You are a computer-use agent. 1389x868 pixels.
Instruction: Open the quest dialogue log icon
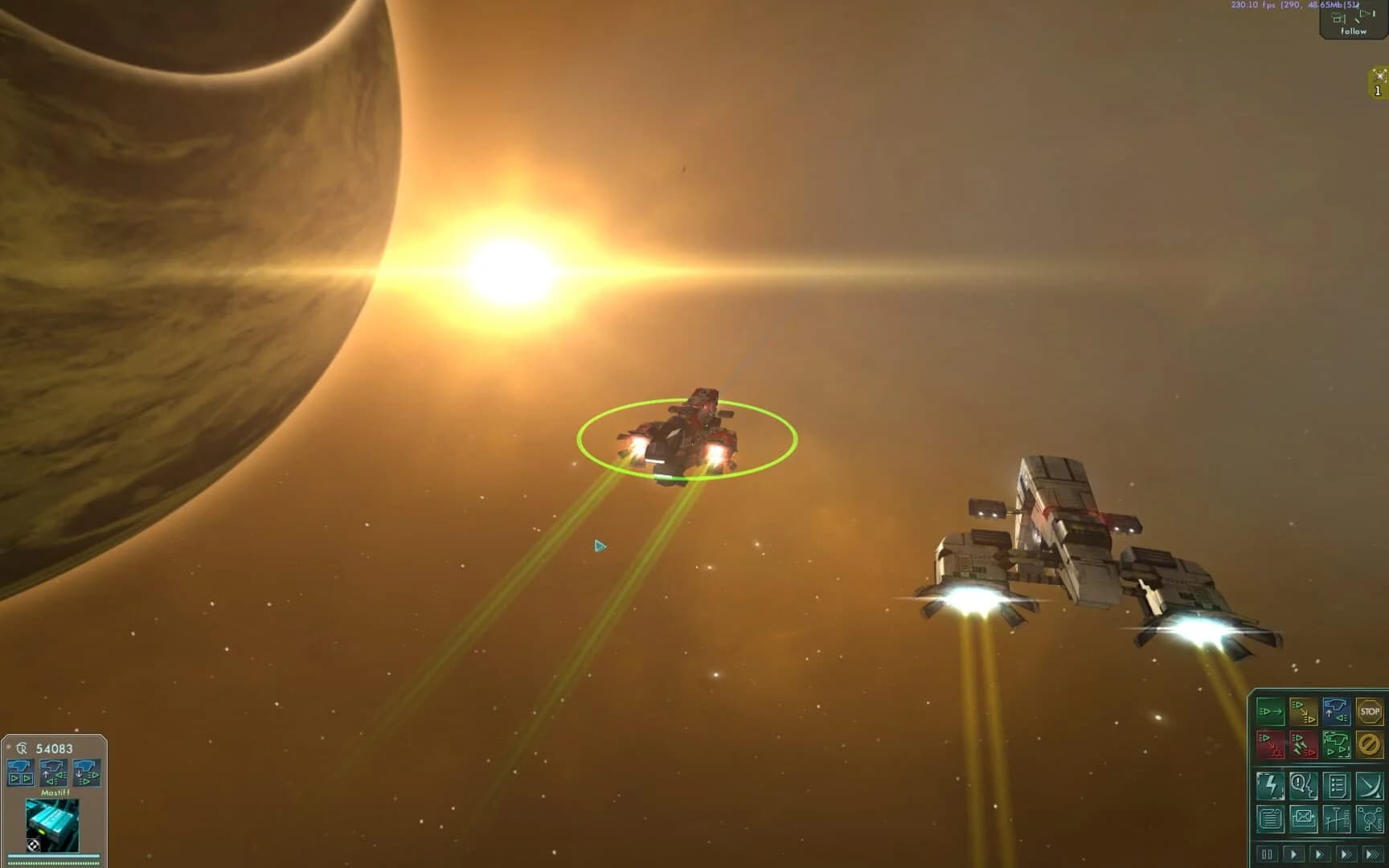(x=1304, y=785)
